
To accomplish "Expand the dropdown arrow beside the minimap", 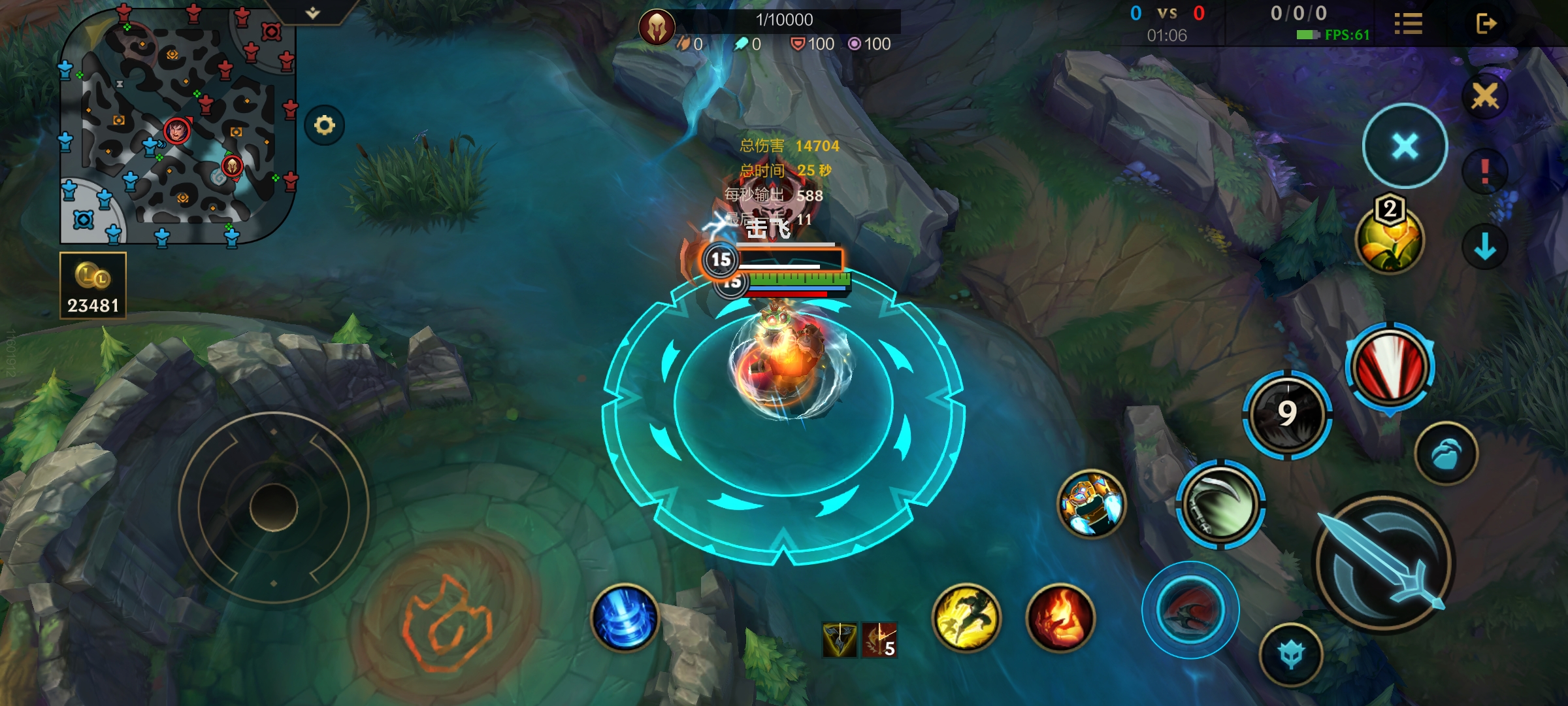I will pos(313,13).
